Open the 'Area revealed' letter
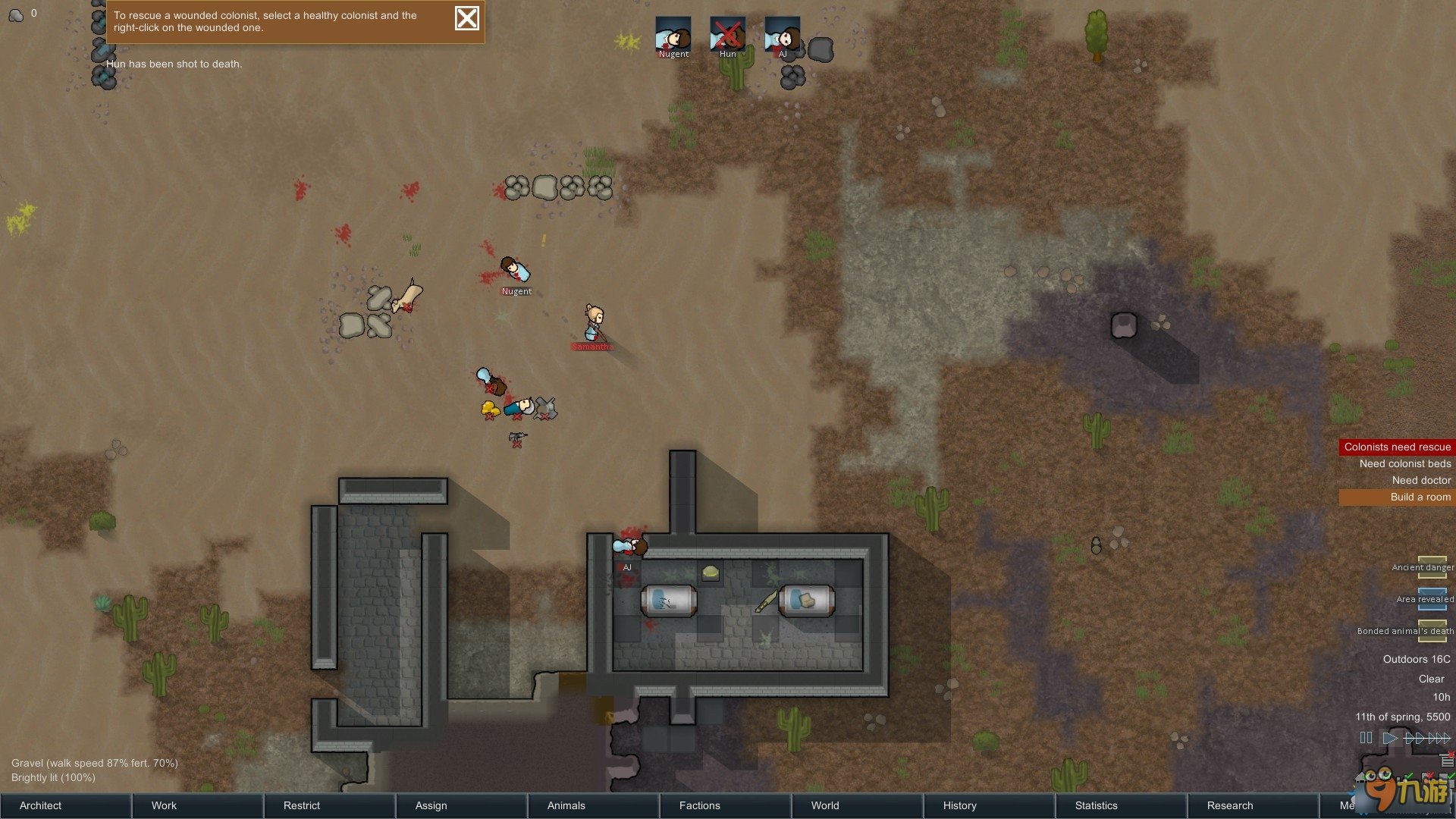This screenshot has width=1456, height=819. tap(1432, 599)
